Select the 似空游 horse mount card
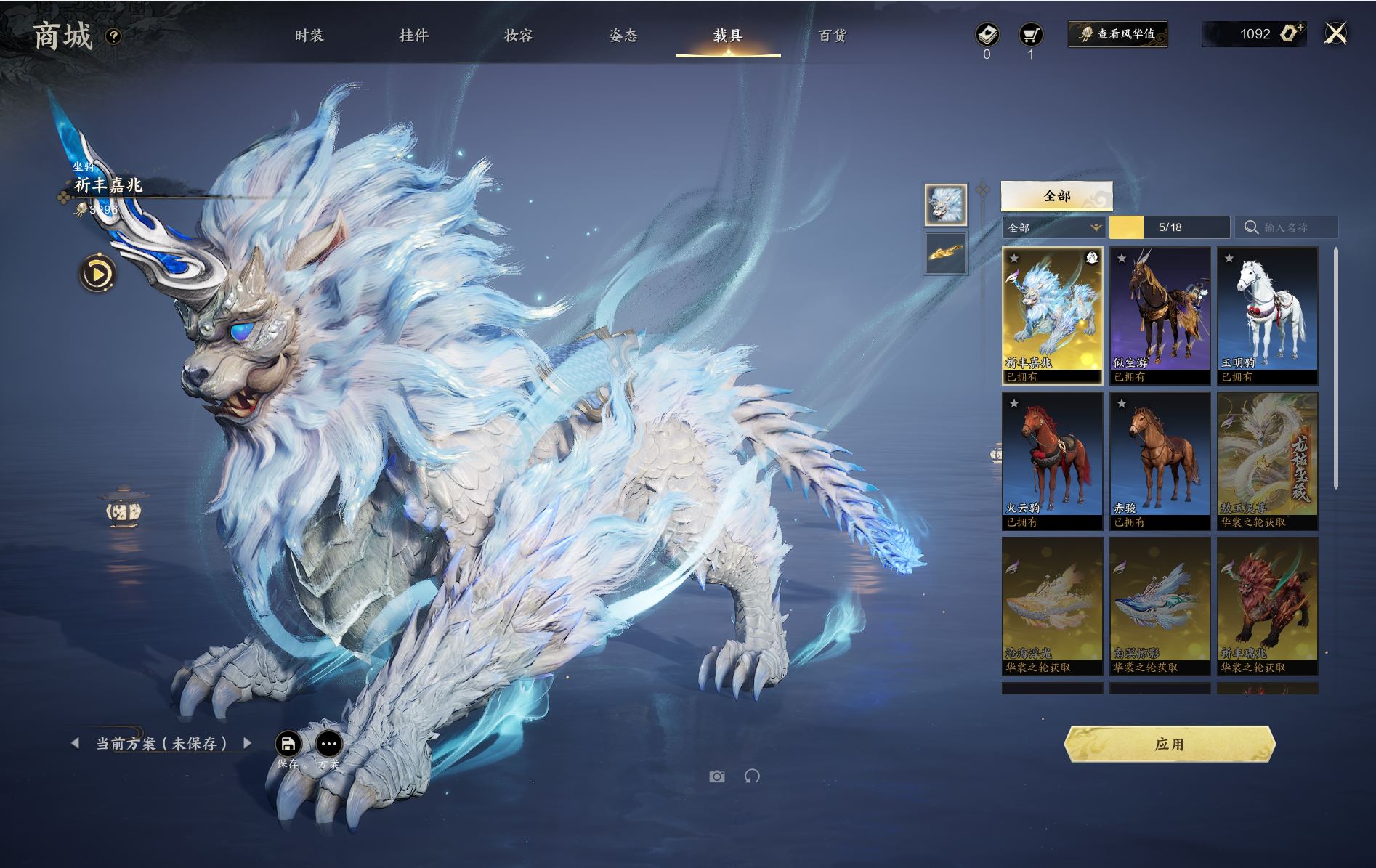 (1160, 315)
